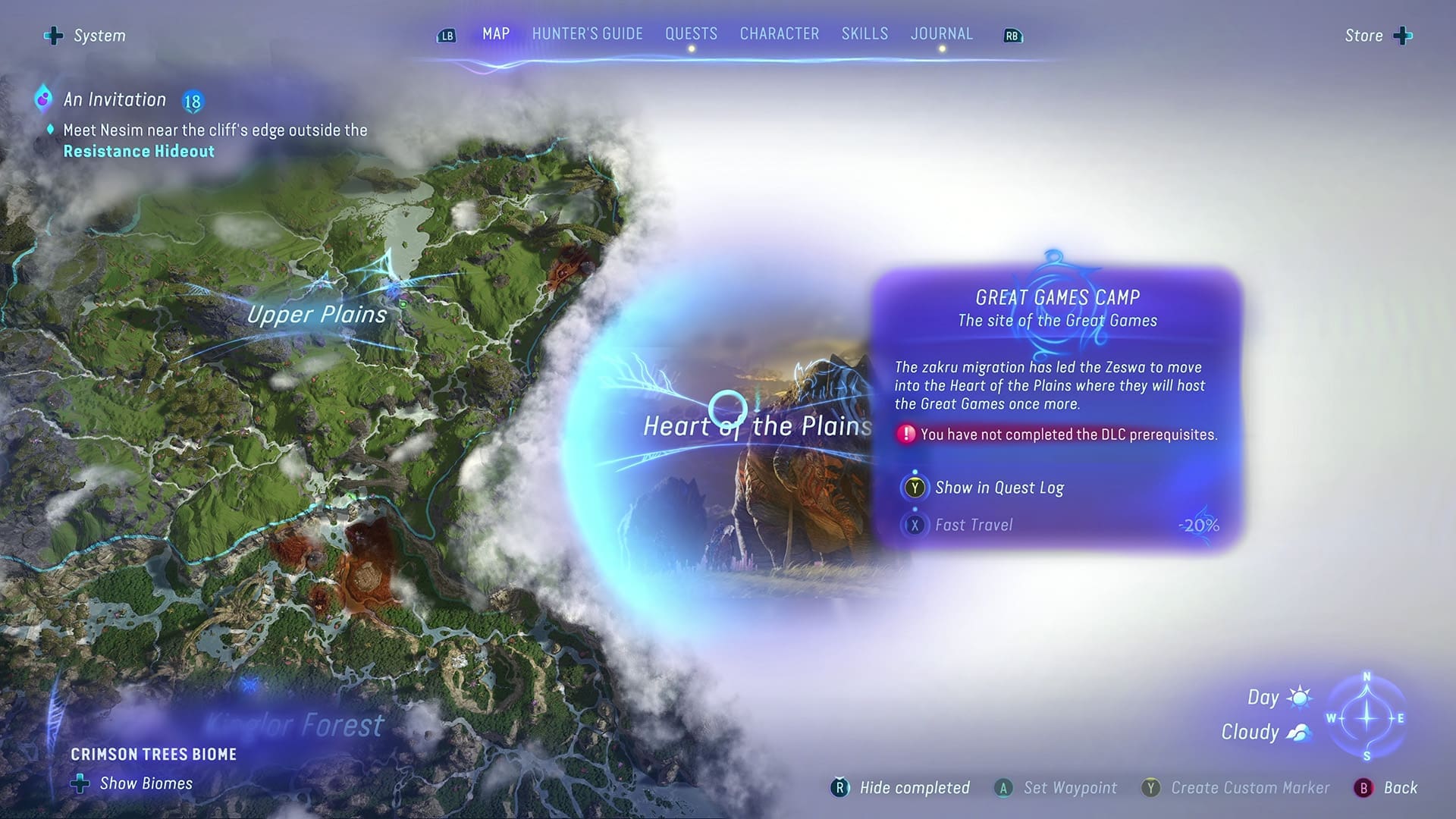Viewport: 1456px width, 819px height.
Task: Select the An Invitation quest tracker
Action: click(115, 99)
